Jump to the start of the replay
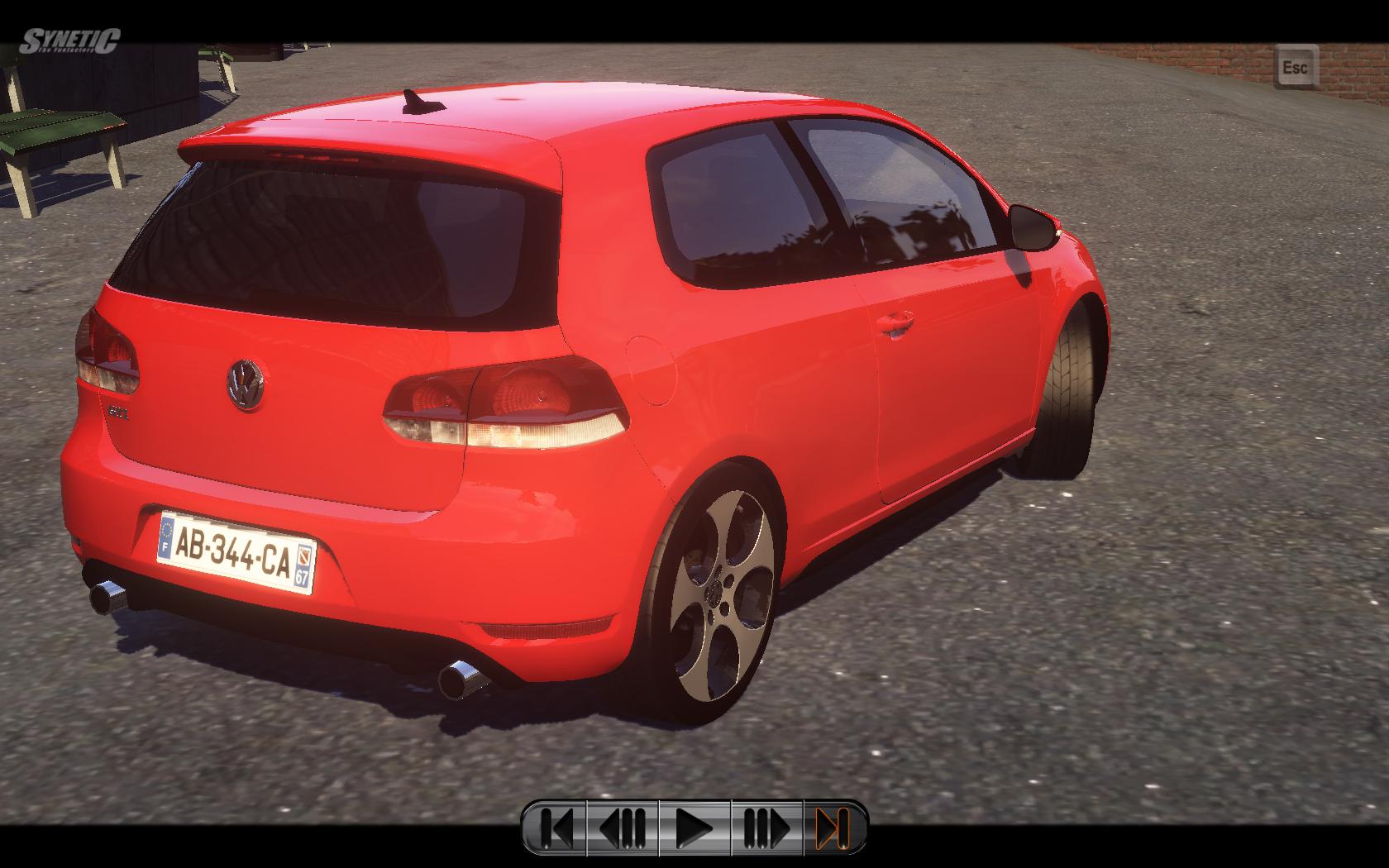1389x868 pixels. [556, 827]
